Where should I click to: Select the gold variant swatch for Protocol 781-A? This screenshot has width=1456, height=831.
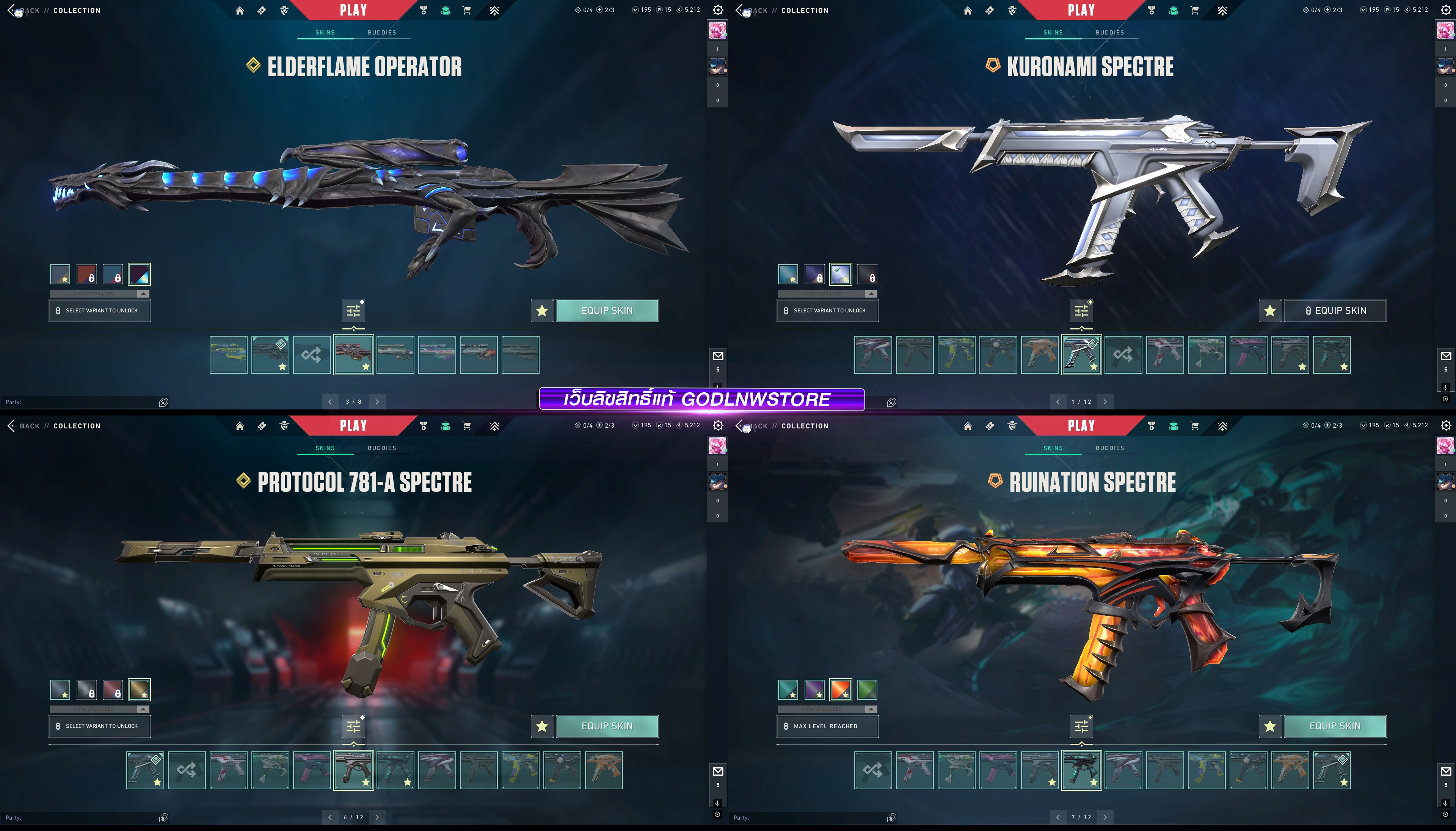[x=139, y=690]
